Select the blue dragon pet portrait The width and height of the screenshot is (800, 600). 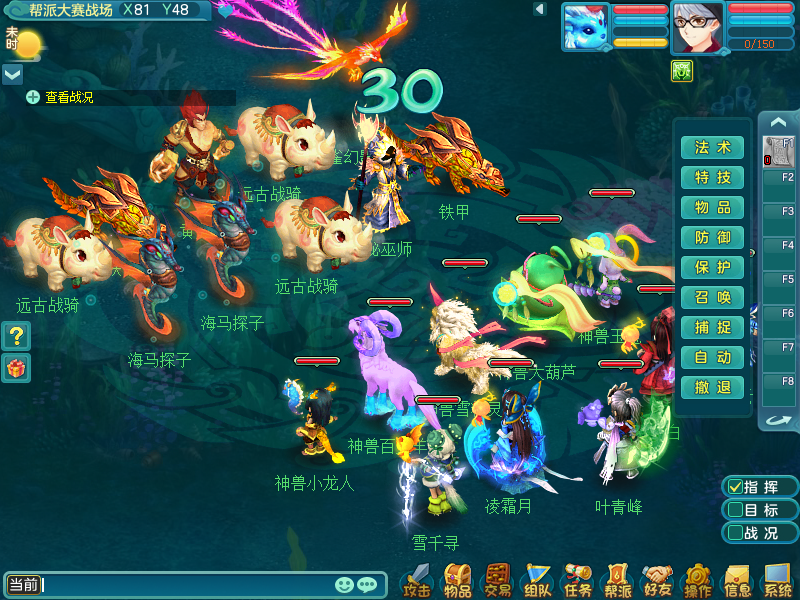click(585, 27)
